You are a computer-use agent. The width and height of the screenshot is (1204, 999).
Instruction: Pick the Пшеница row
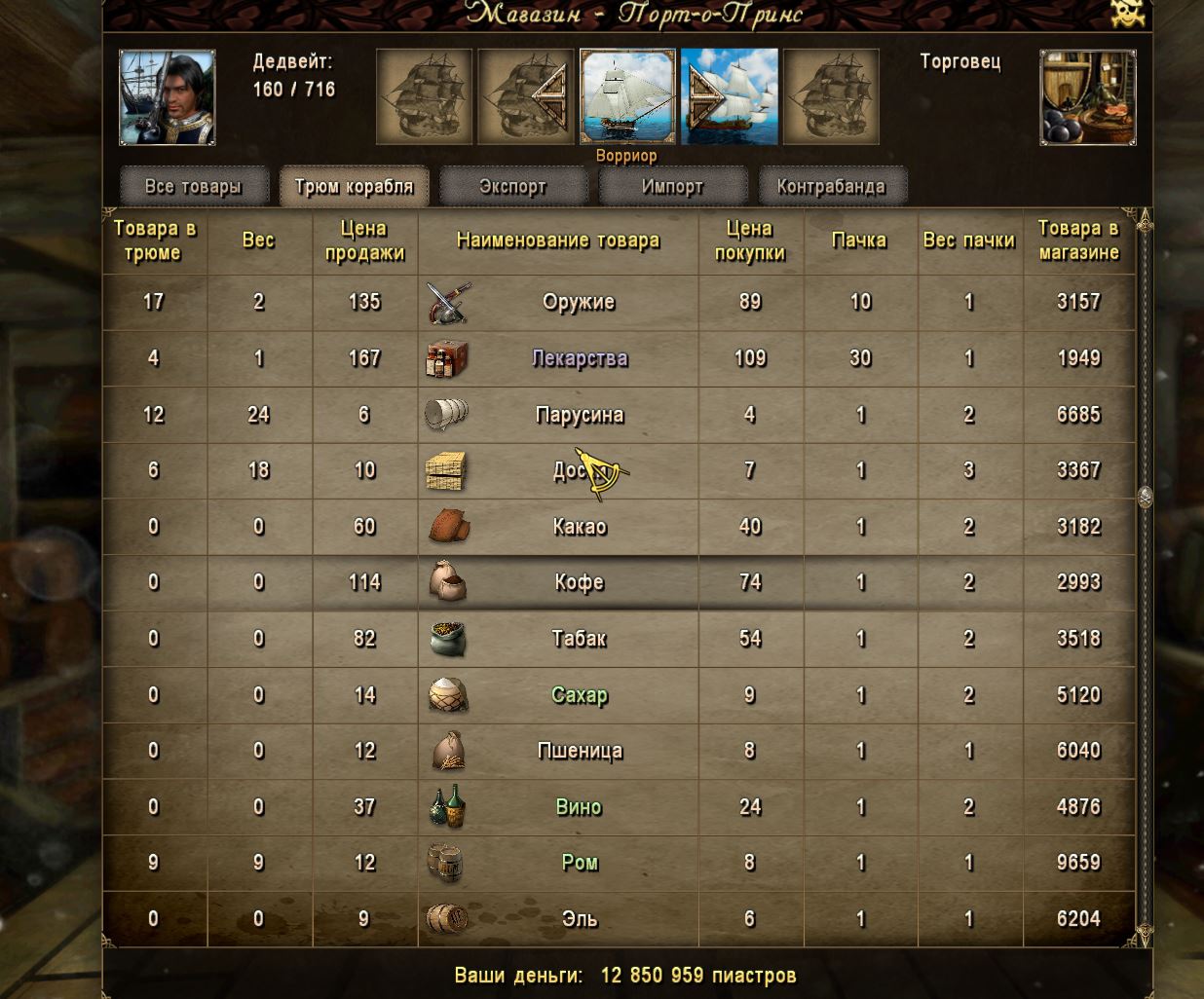pos(579,751)
